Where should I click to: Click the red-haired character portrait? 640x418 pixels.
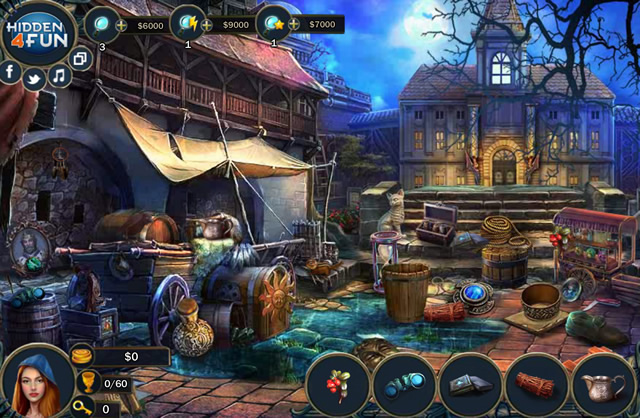35,383
